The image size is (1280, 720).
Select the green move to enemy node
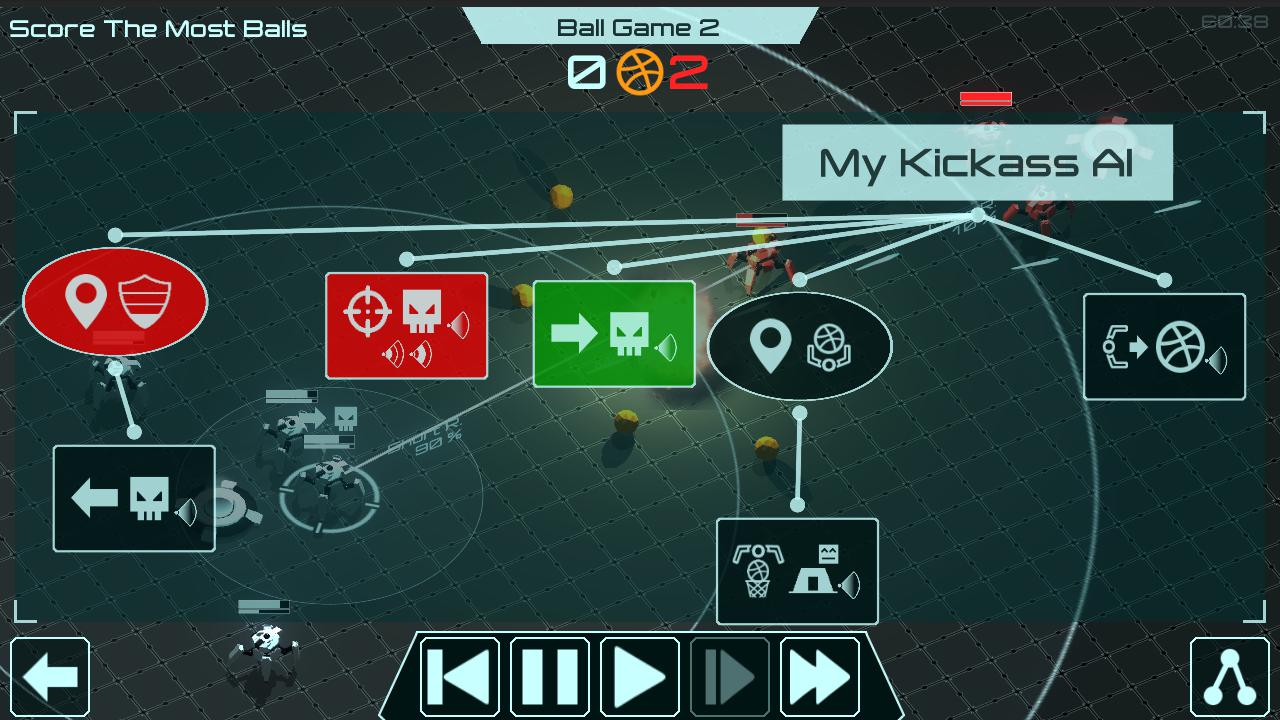click(x=613, y=335)
